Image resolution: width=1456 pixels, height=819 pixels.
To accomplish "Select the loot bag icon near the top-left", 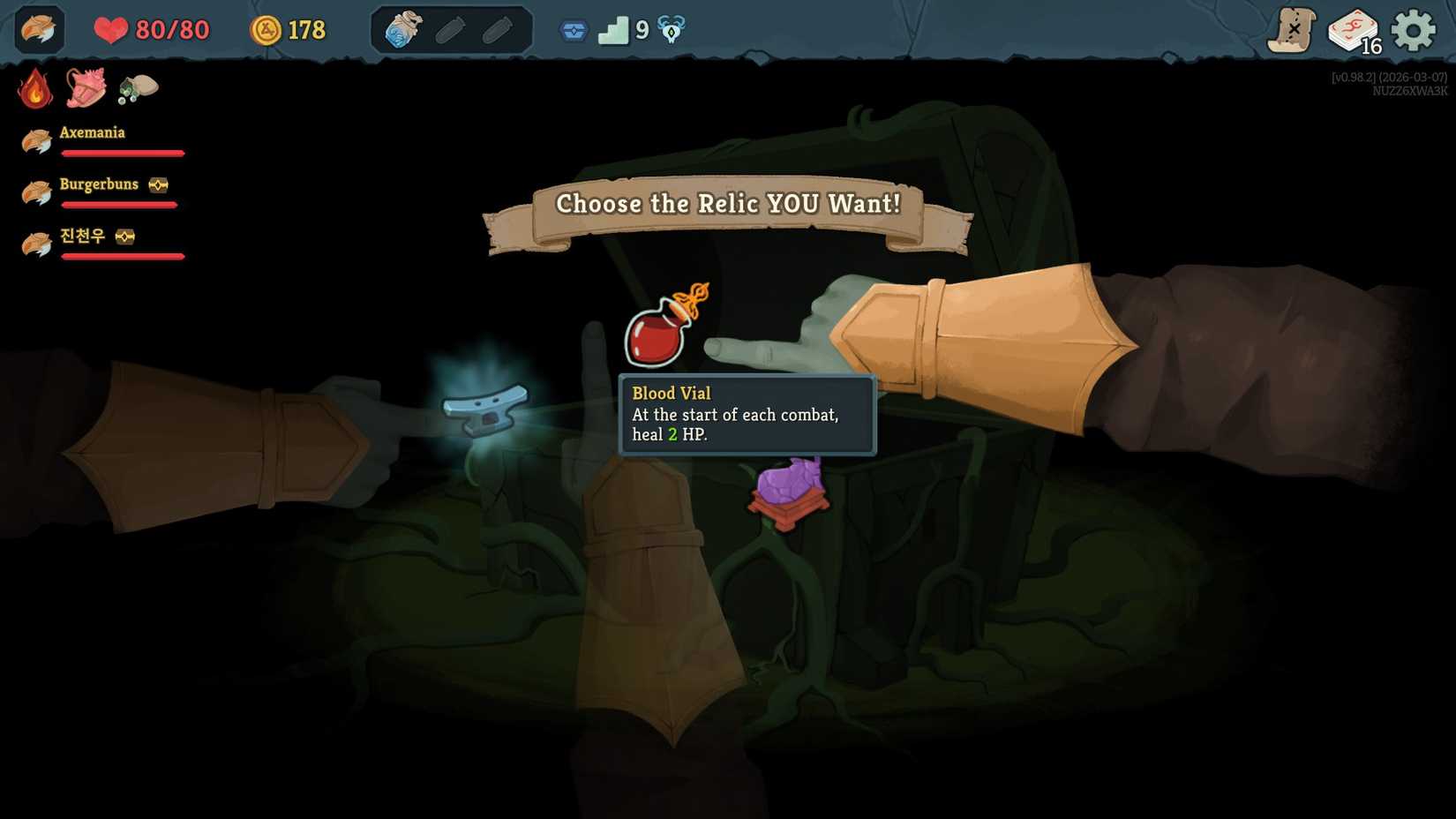I will 137,88.
